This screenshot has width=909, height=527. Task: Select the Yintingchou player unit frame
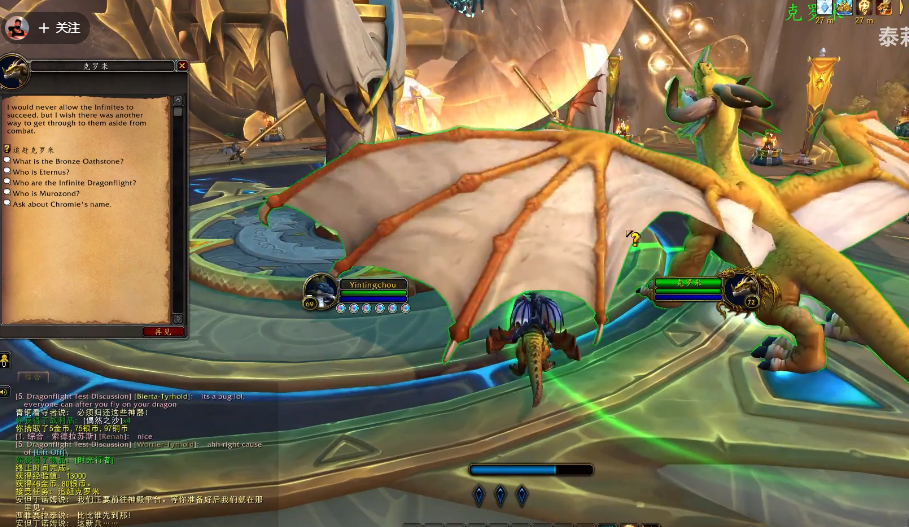click(x=372, y=286)
